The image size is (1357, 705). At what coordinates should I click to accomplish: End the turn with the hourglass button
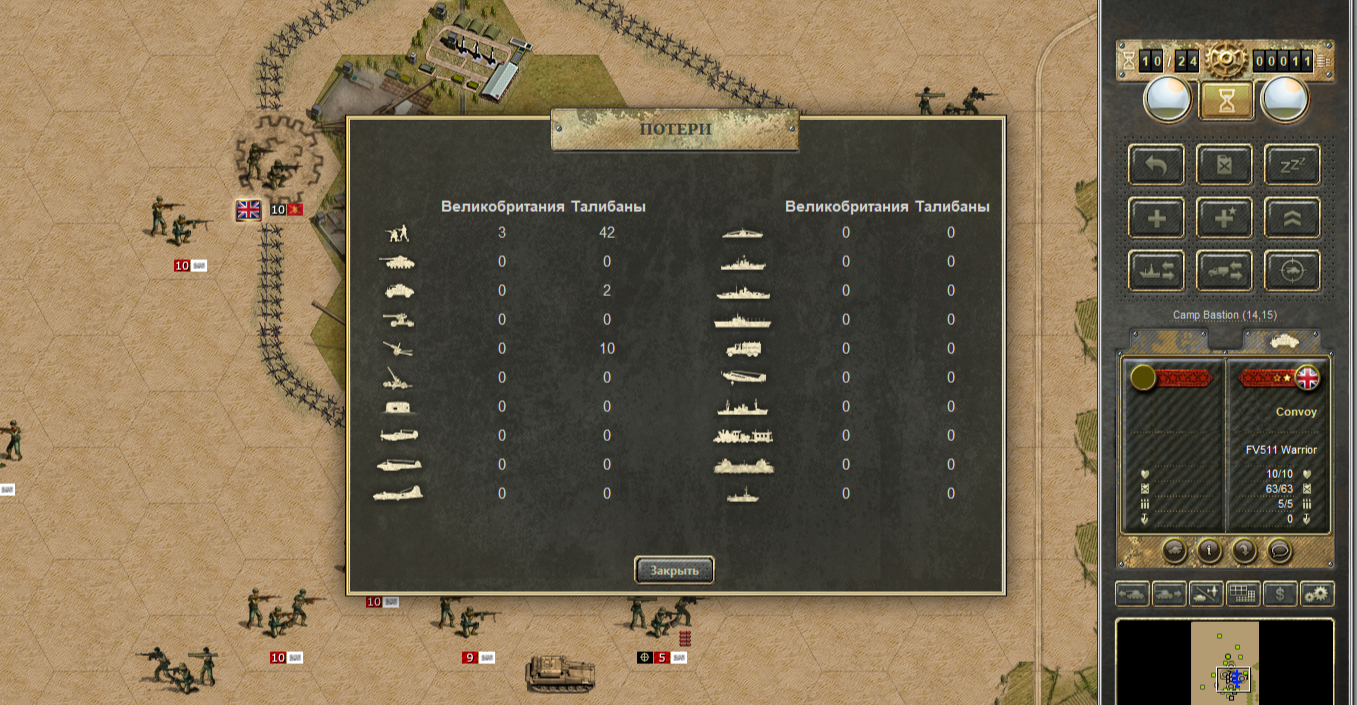(x=1226, y=100)
